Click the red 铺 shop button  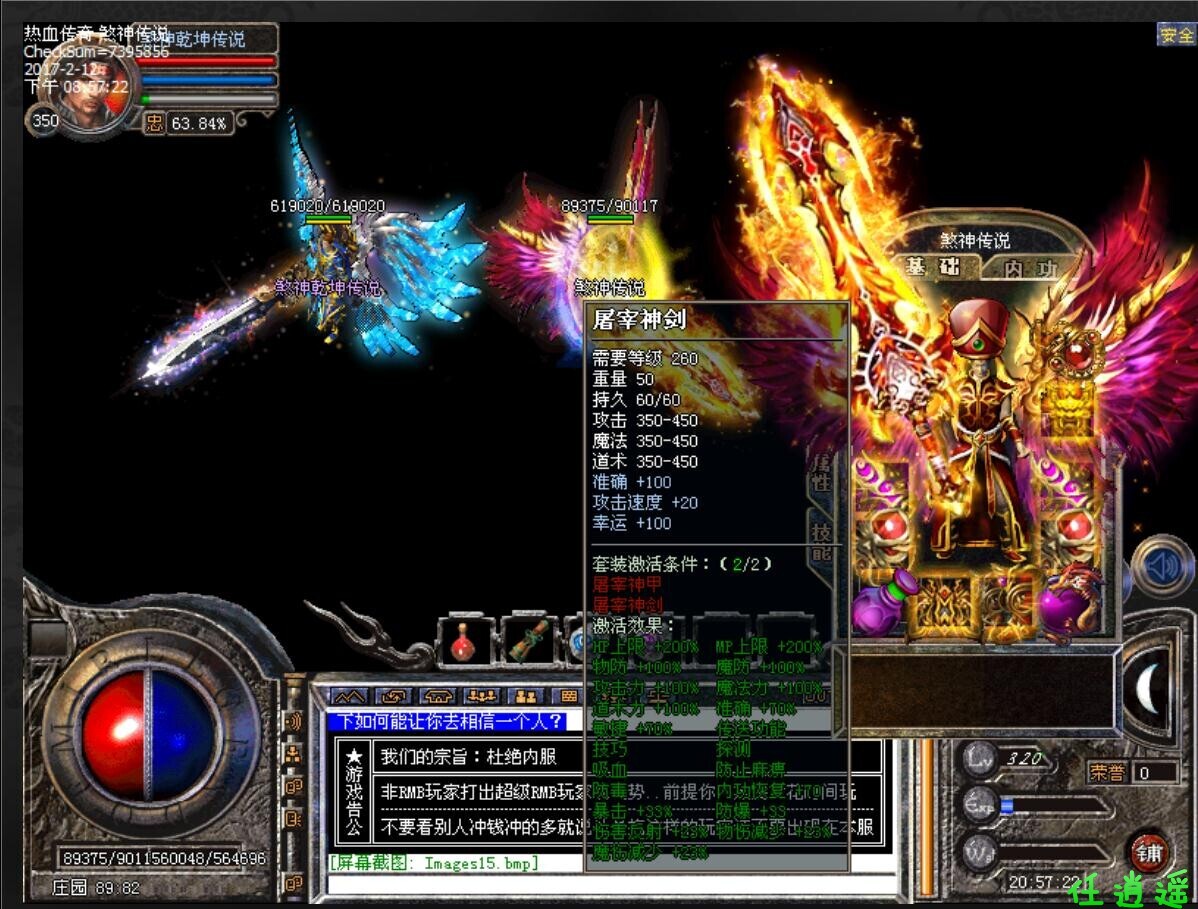[x=1149, y=852]
